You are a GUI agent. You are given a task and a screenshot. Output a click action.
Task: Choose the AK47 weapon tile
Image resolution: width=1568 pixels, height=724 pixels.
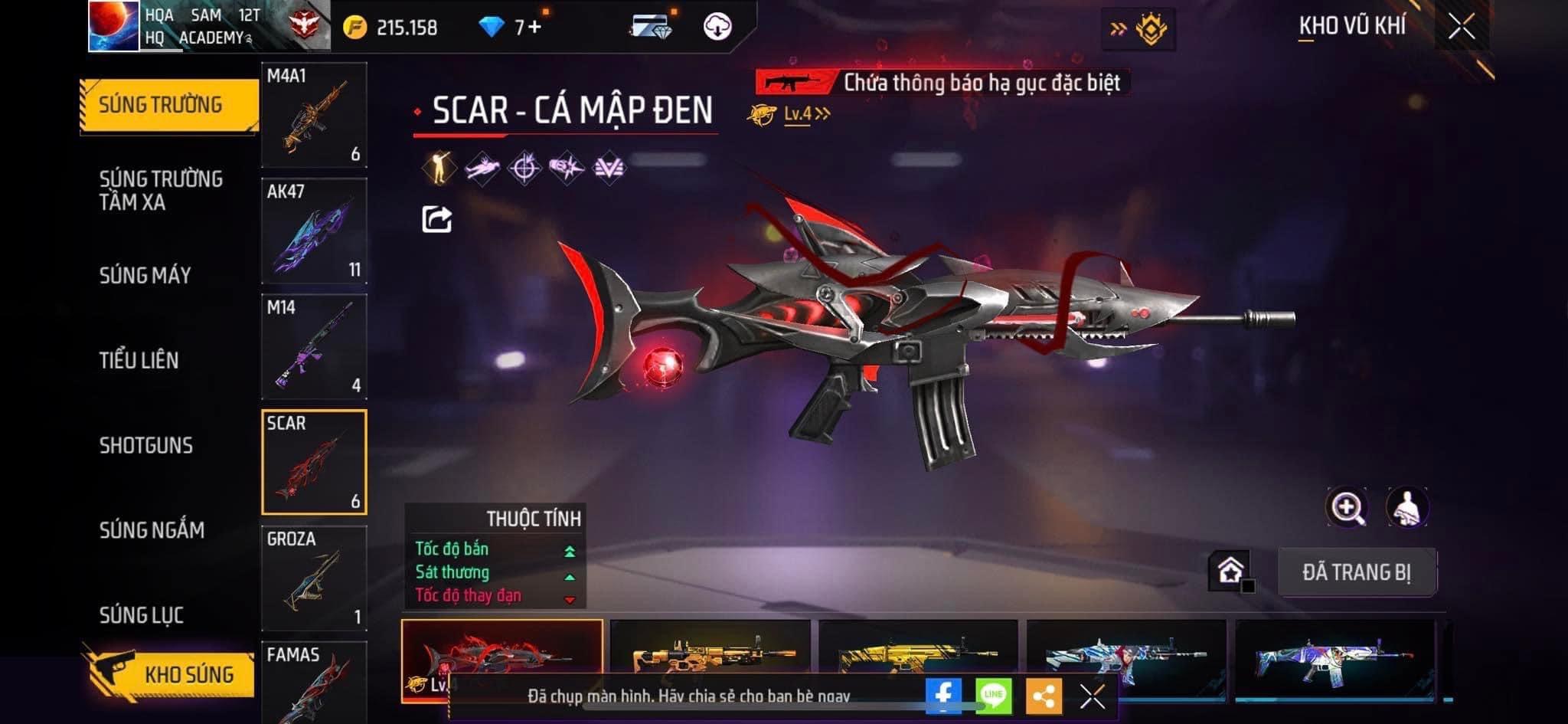(x=314, y=231)
